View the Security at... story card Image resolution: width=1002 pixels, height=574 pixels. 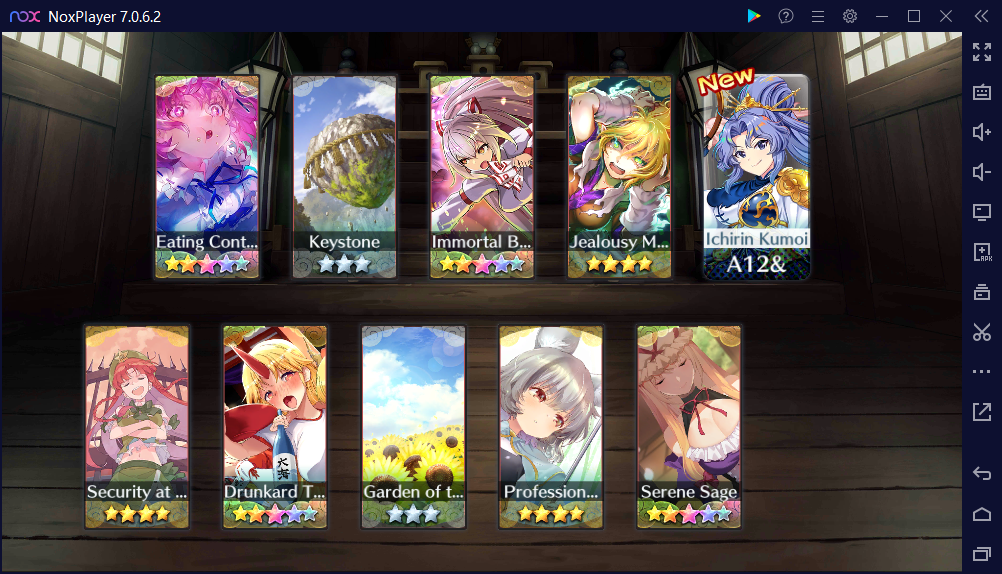point(137,426)
